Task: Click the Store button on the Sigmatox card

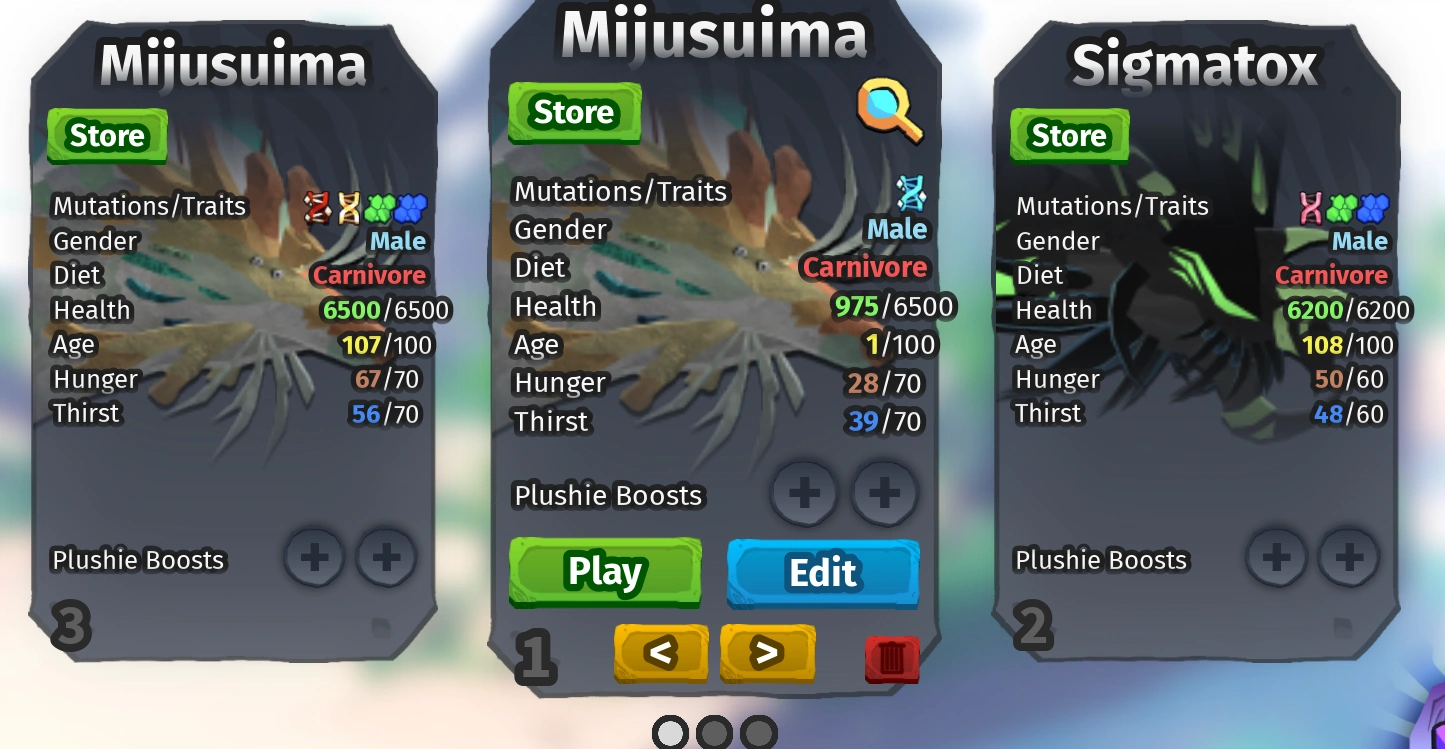Action: tap(1068, 134)
